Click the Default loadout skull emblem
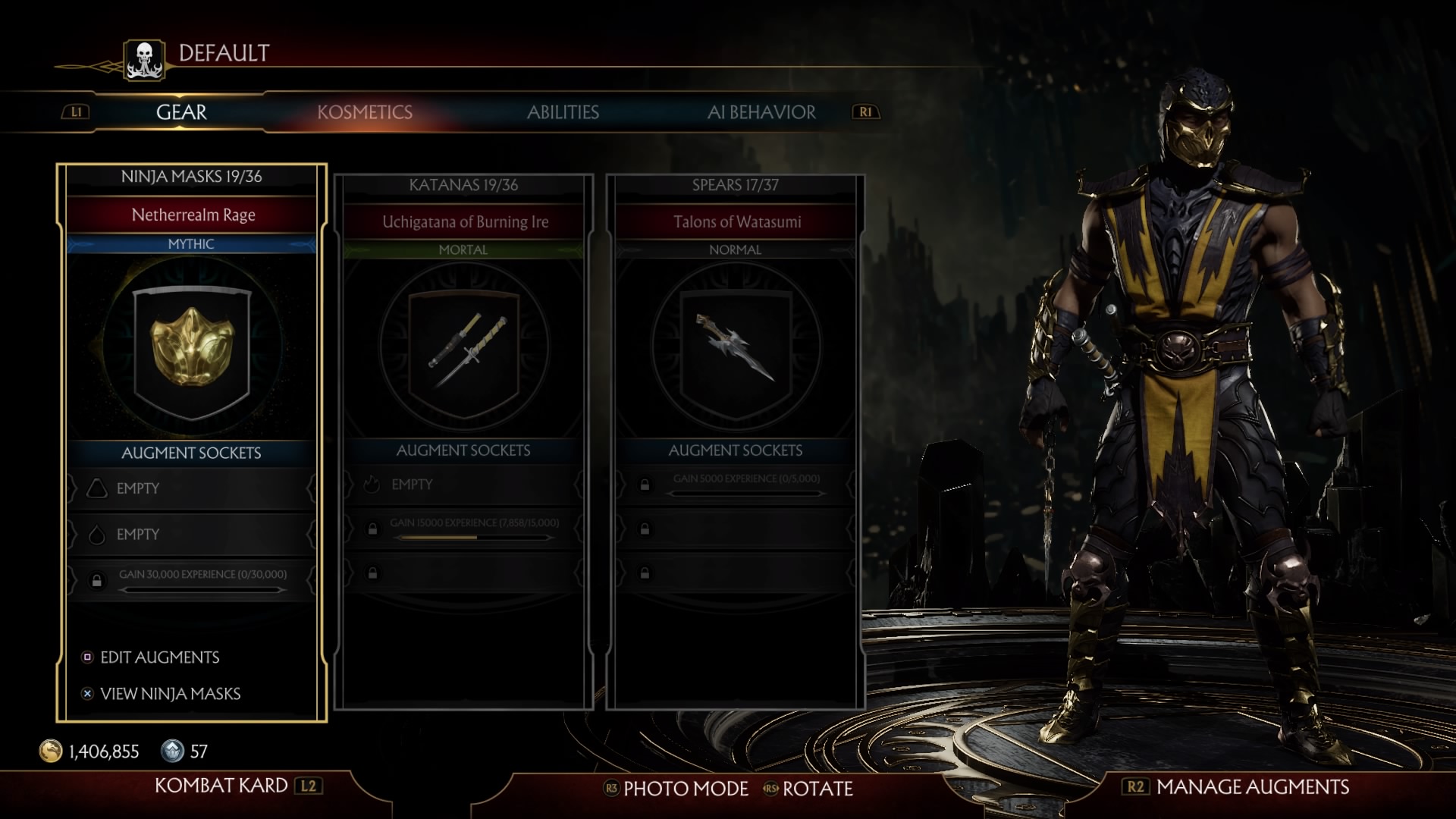 [x=144, y=60]
